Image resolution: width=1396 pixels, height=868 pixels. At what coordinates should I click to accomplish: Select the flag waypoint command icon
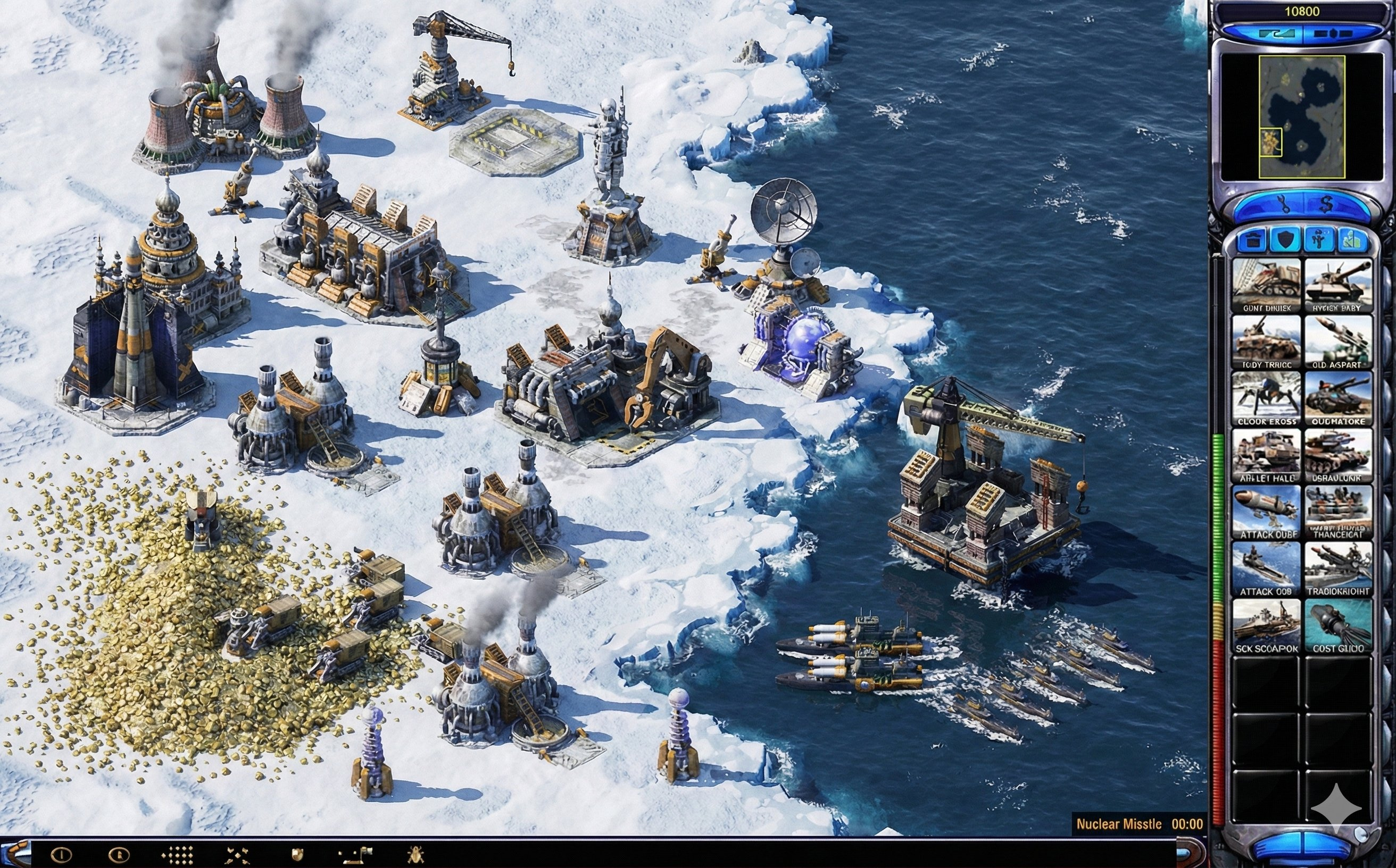(x=355, y=855)
